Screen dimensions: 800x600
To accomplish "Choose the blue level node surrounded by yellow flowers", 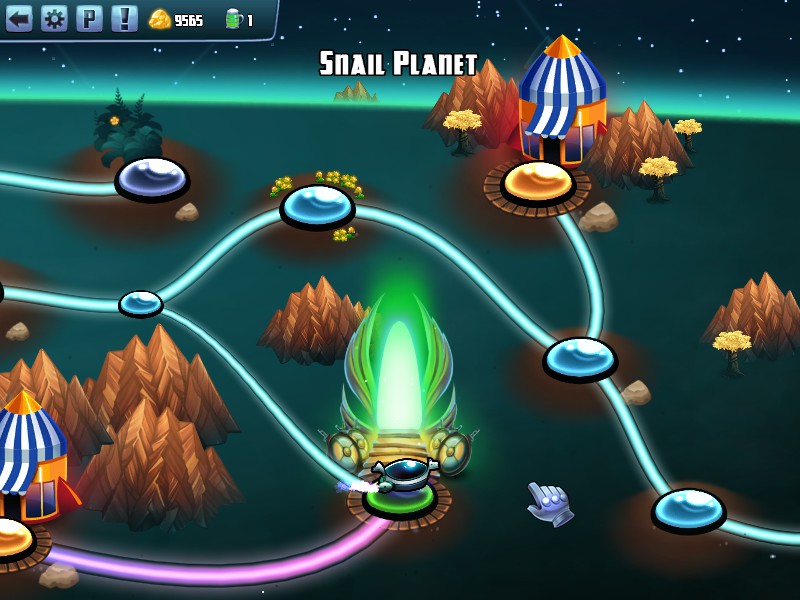I will click(317, 204).
